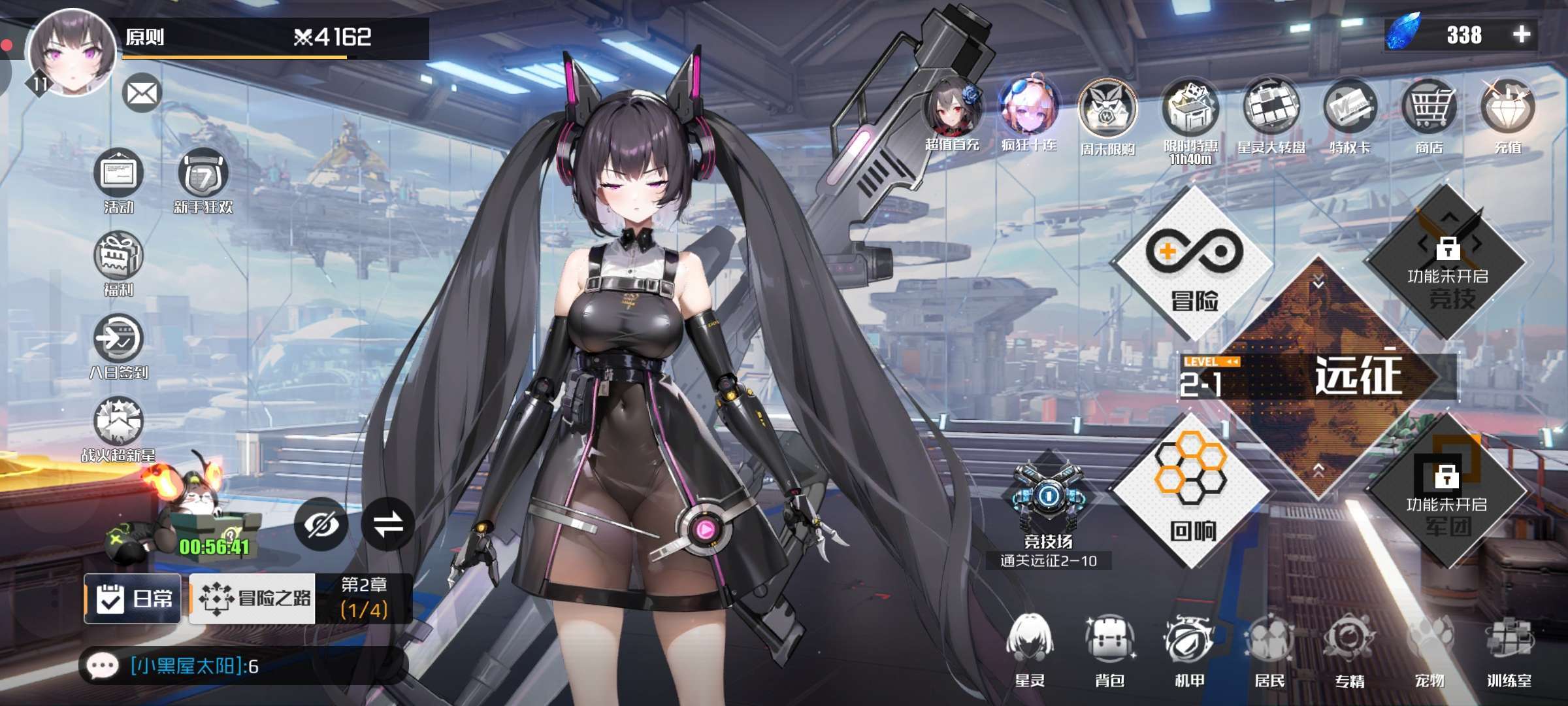
Task: Open the 新手狂欢 newcomer event
Action: coord(203,175)
